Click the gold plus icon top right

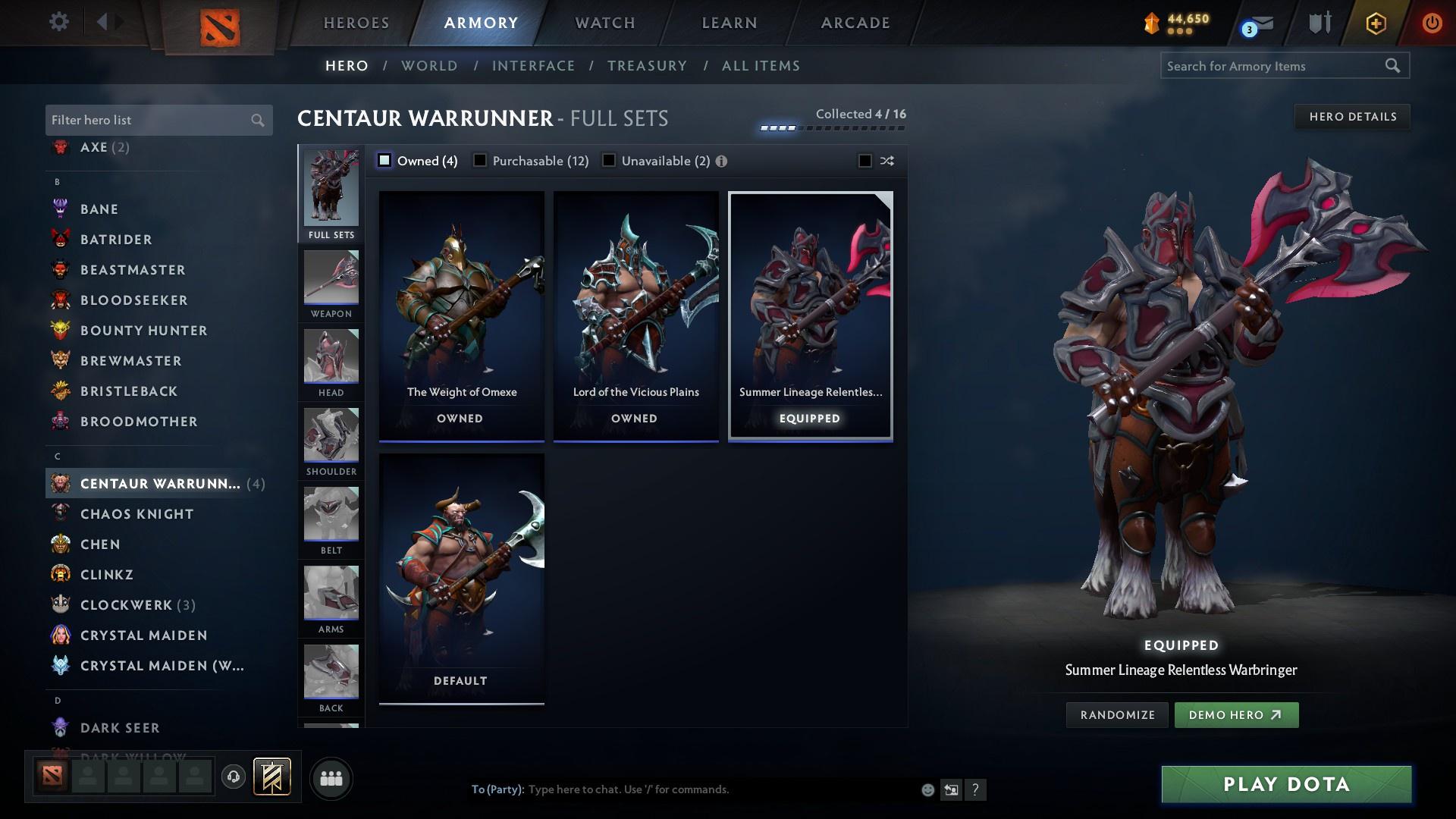1375,23
